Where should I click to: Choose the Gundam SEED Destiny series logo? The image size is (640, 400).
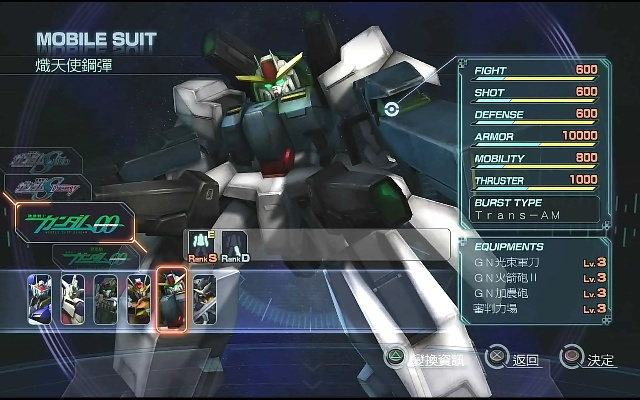[45, 186]
